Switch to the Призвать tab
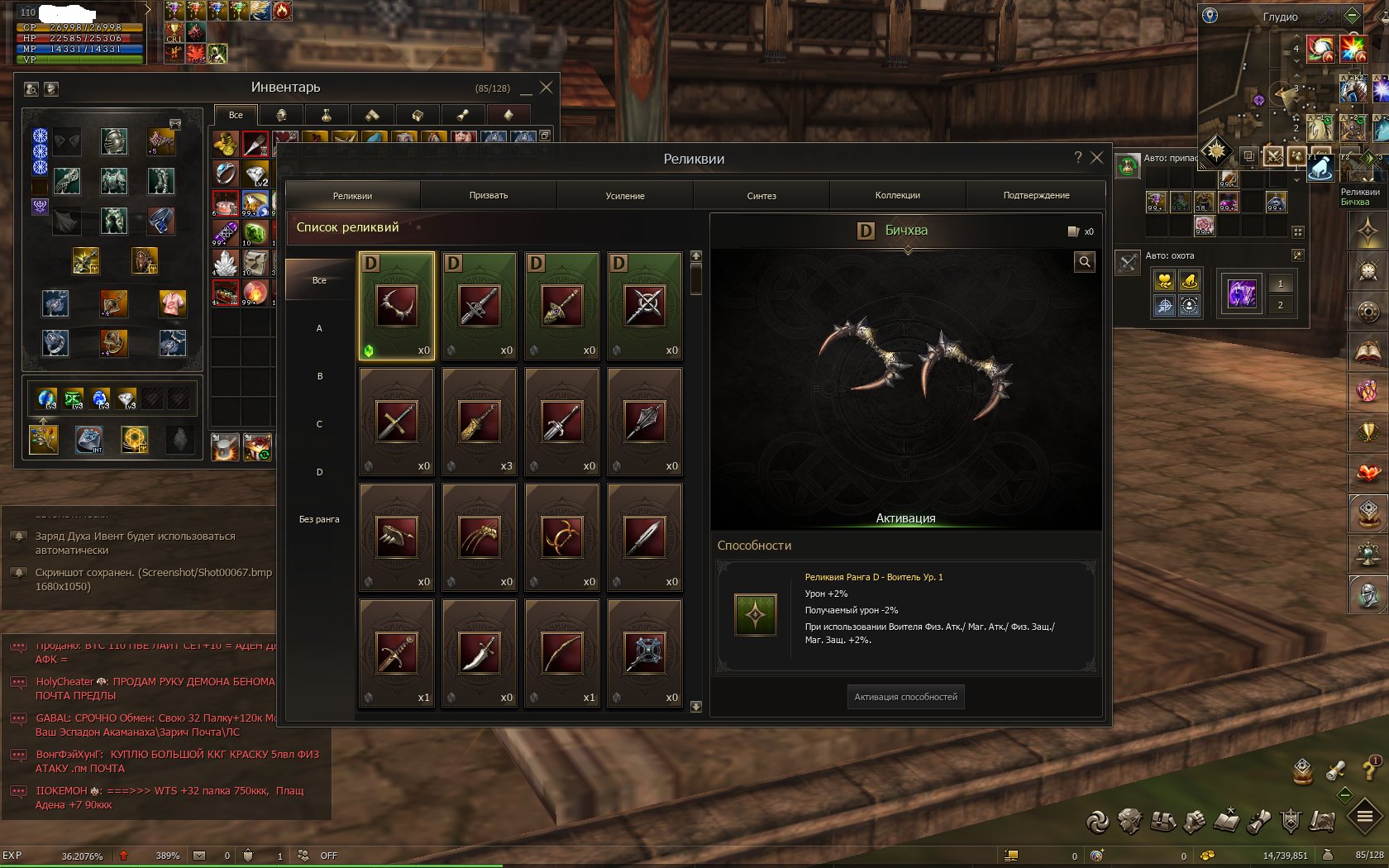This screenshot has width=1389, height=868. (489, 196)
